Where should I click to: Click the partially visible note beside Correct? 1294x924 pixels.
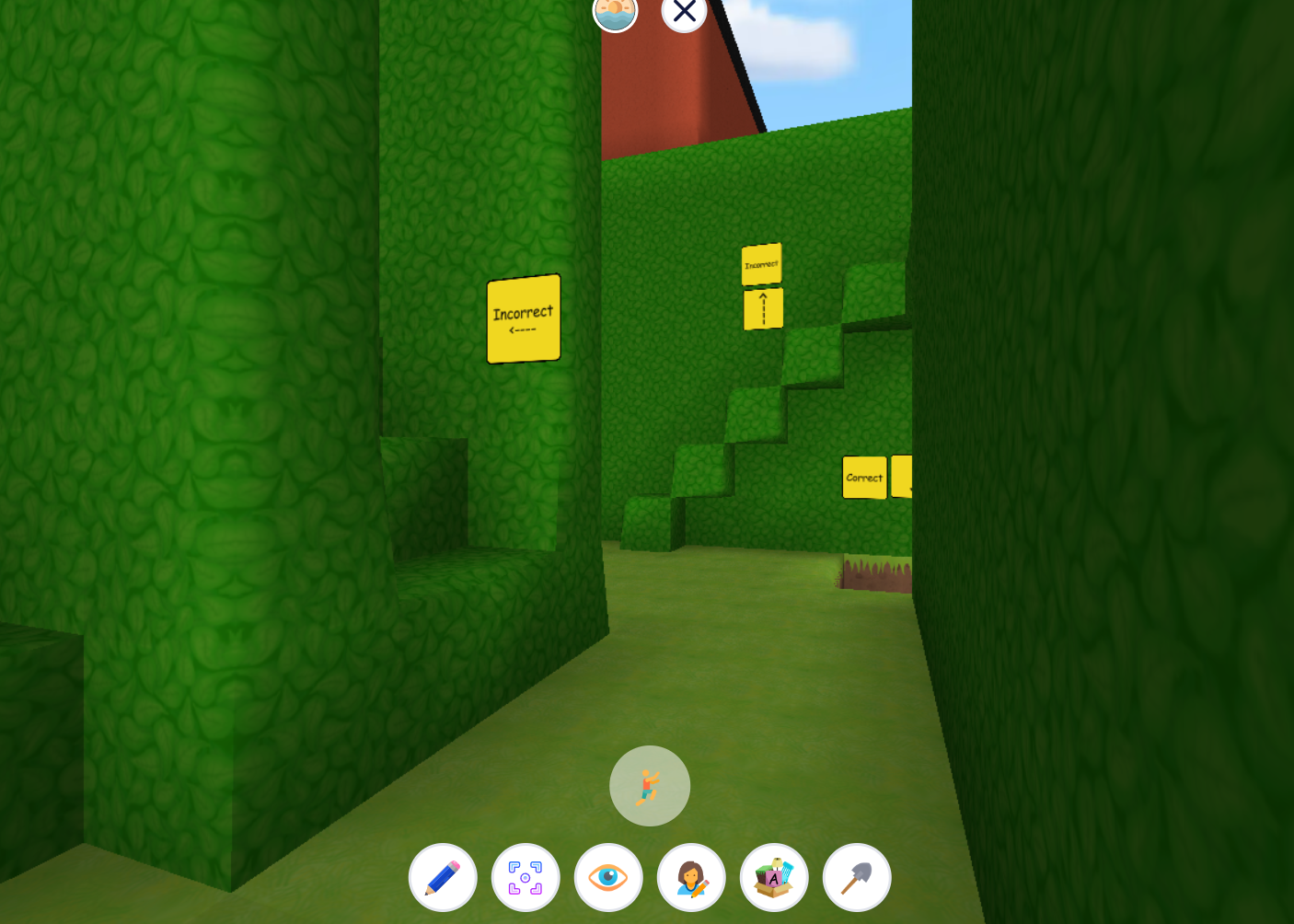[902, 477]
